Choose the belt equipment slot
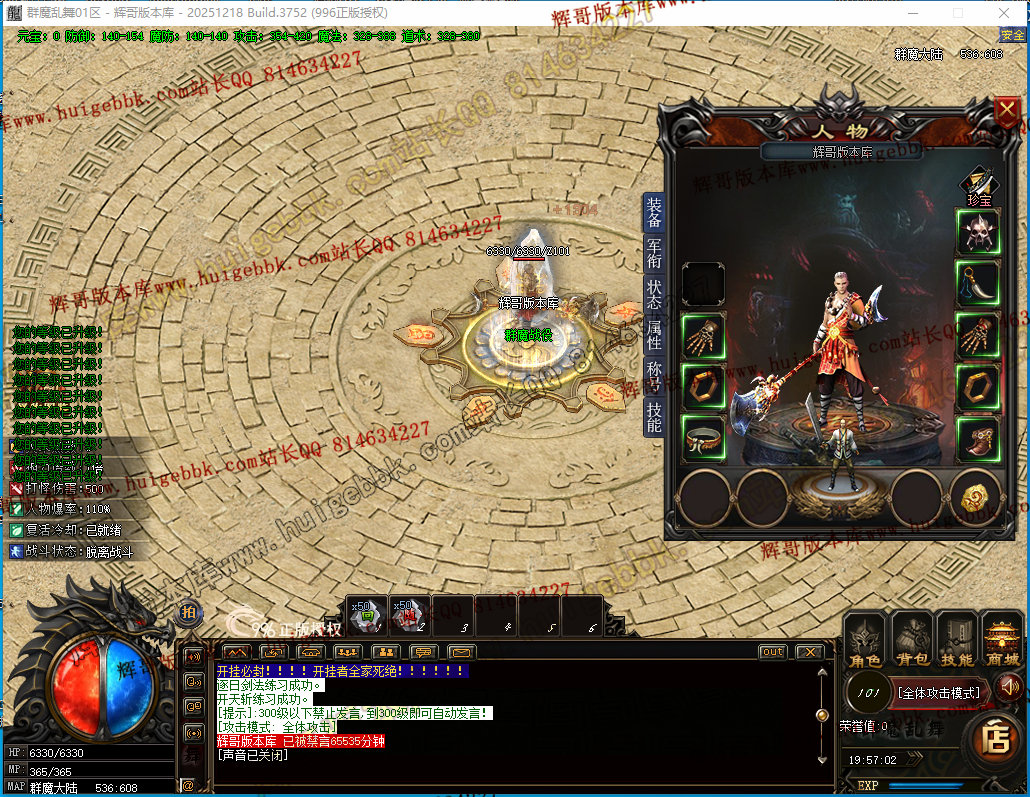Image resolution: width=1030 pixels, height=797 pixels. (703, 440)
